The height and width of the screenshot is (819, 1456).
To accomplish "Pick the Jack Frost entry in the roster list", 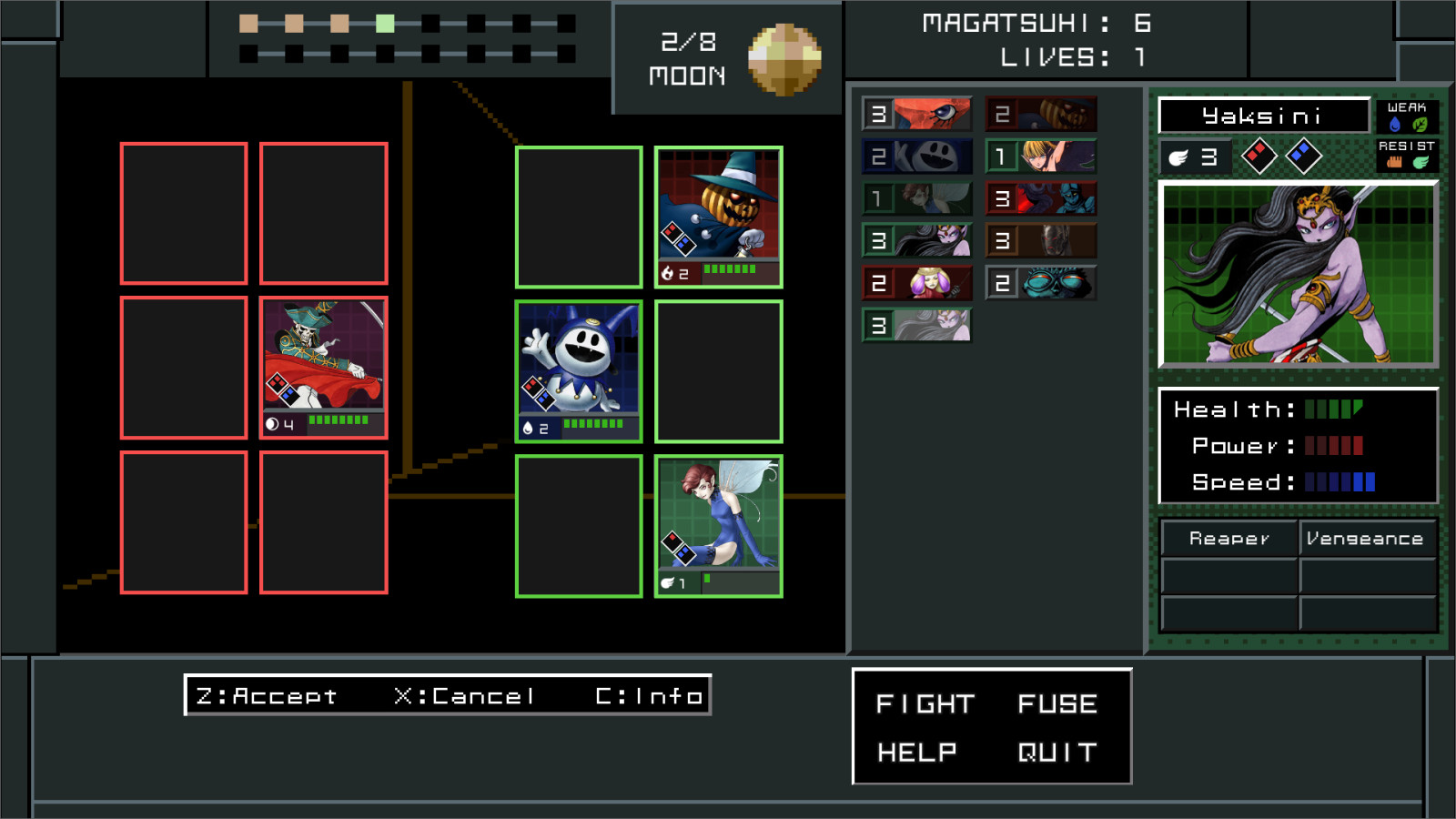I will pos(917,157).
